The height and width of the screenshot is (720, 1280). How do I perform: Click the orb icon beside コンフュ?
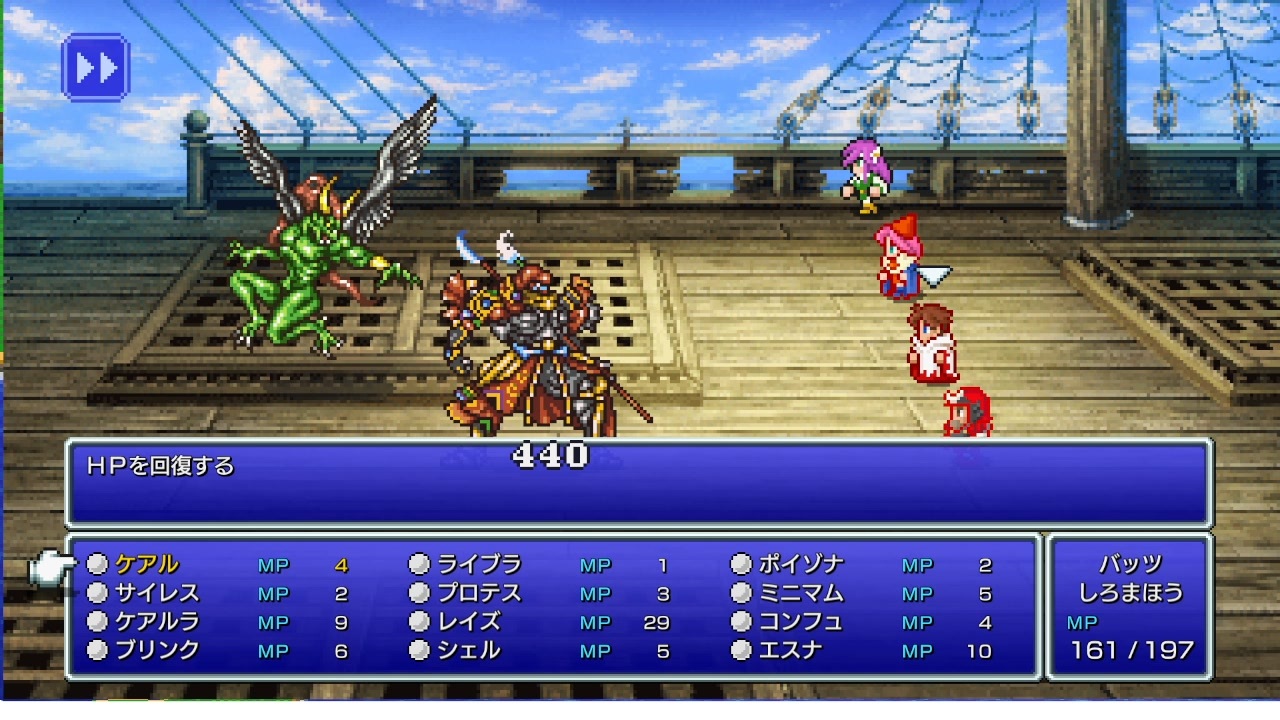pos(743,622)
